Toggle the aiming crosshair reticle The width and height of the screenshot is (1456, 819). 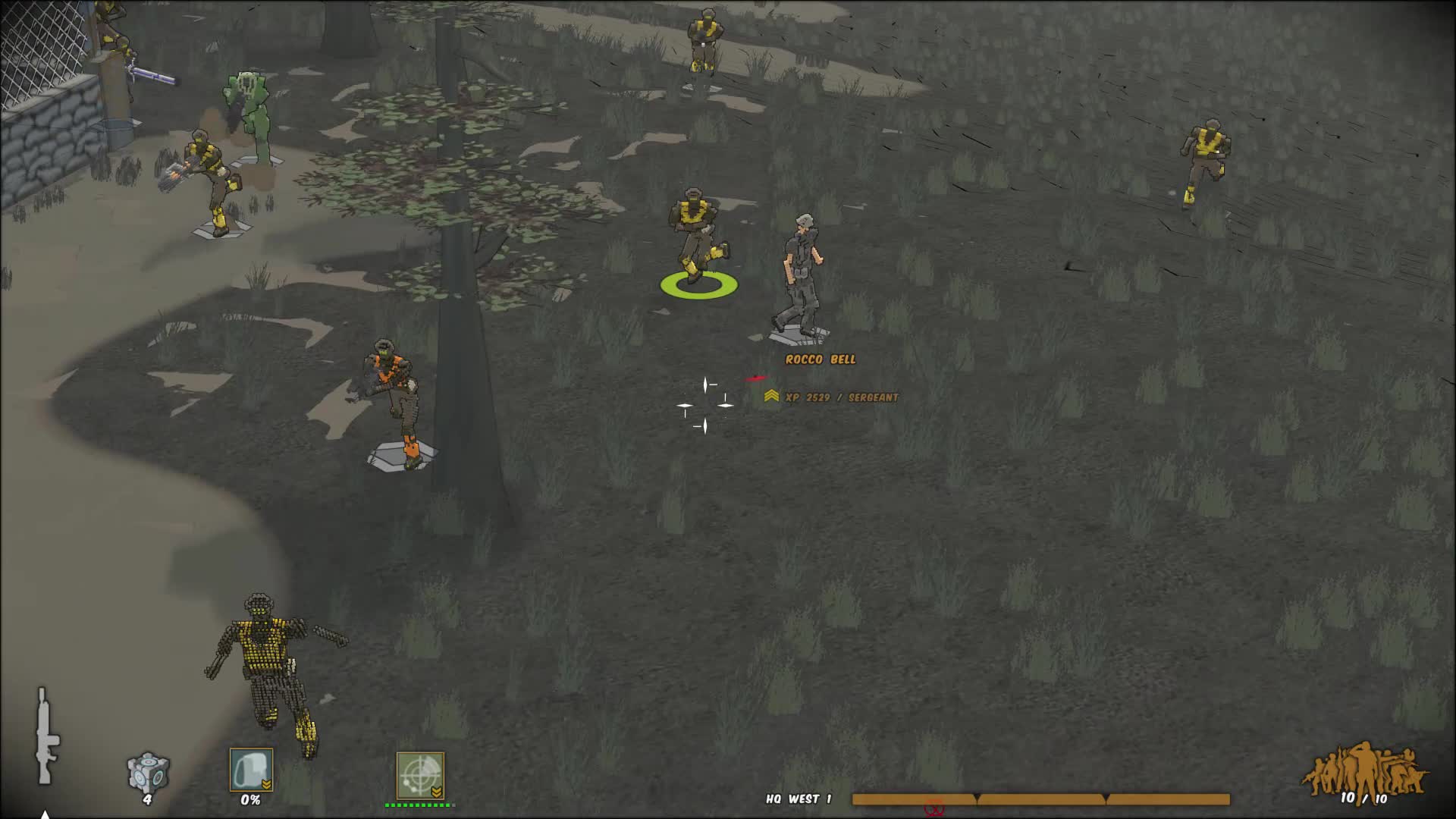point(705,404)
